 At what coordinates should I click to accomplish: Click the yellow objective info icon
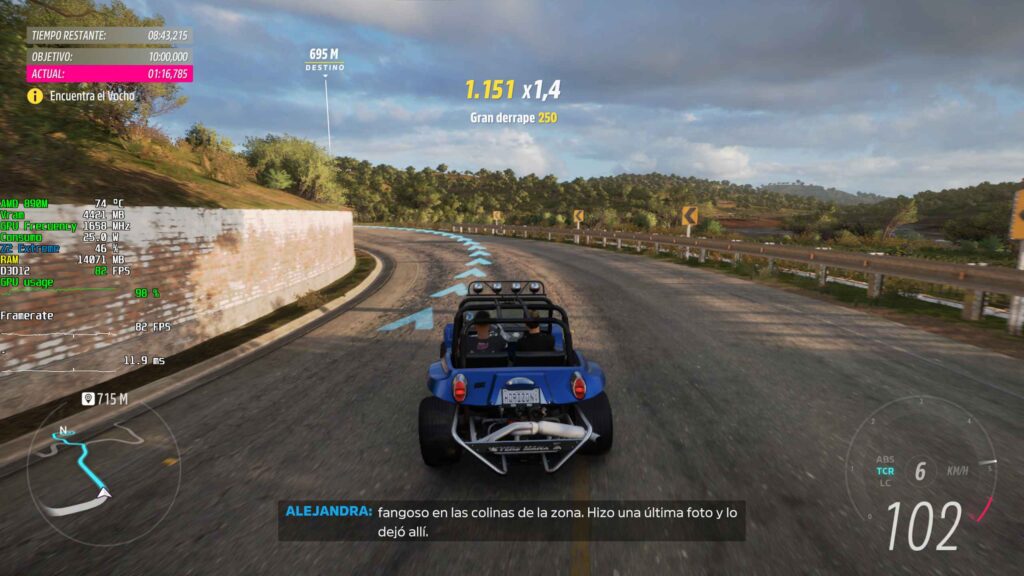click(35, 96)
